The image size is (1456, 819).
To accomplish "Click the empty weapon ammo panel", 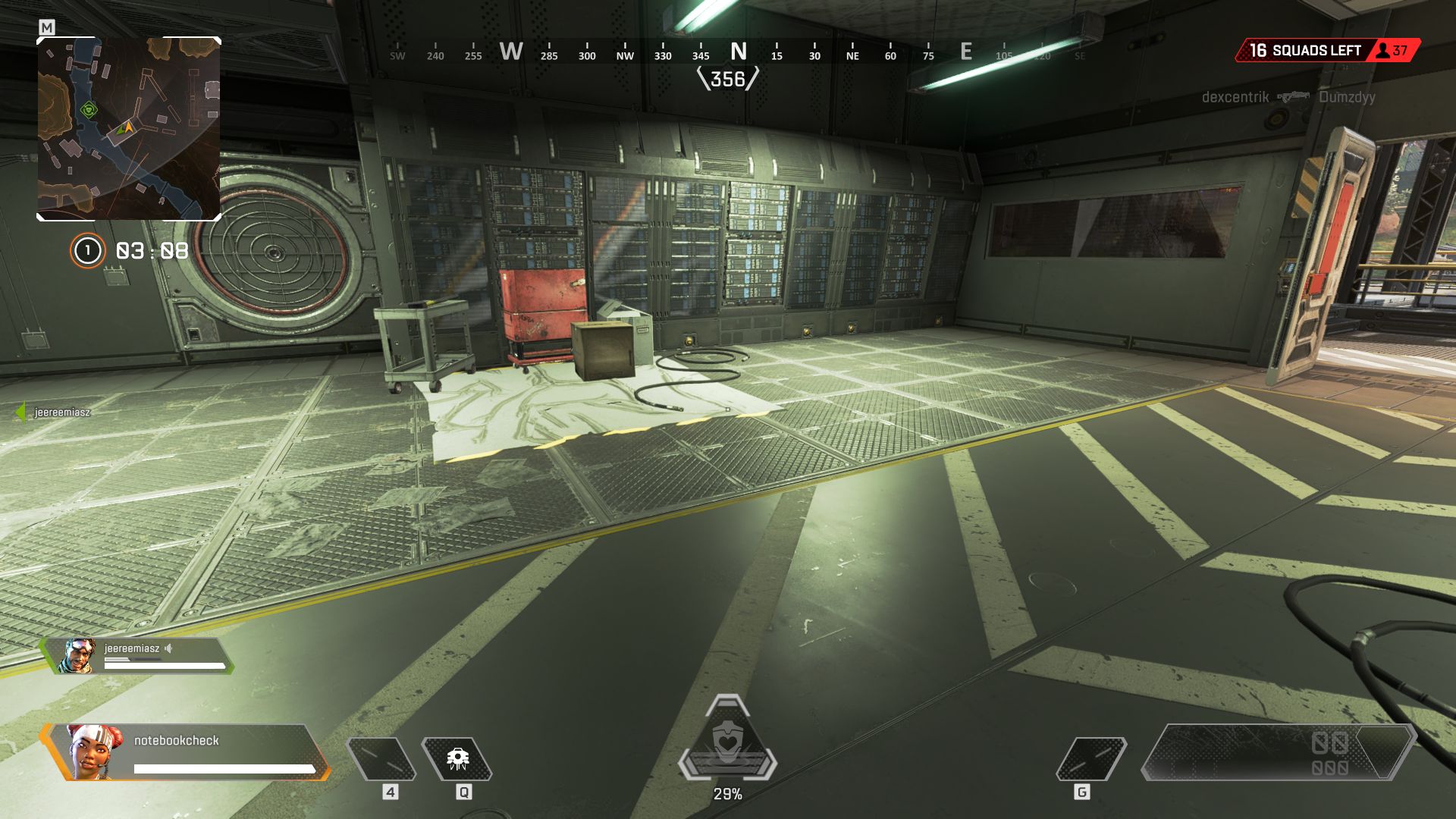I will point(1278,752).
